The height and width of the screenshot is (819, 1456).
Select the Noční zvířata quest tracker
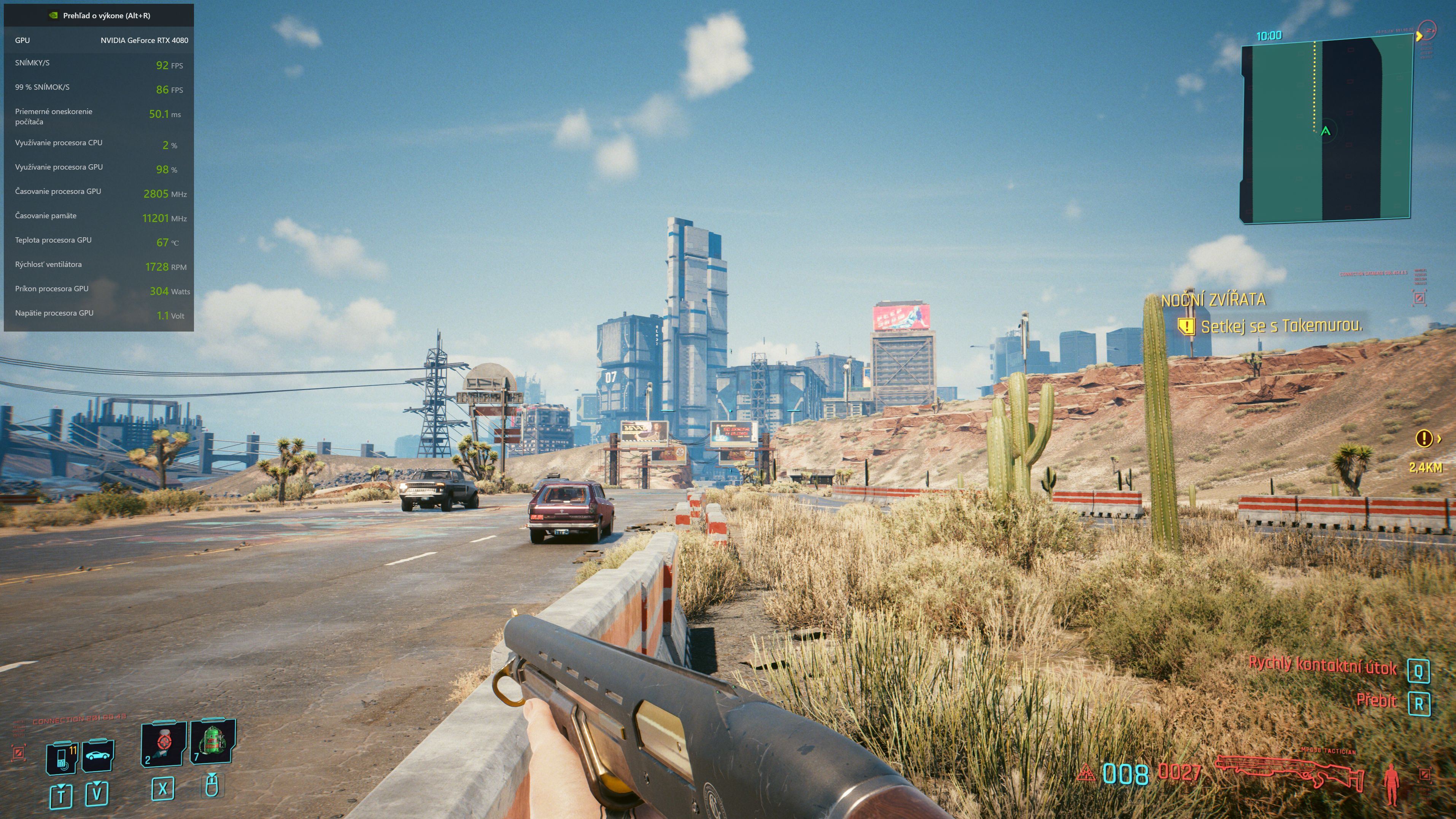point(1213,300)
